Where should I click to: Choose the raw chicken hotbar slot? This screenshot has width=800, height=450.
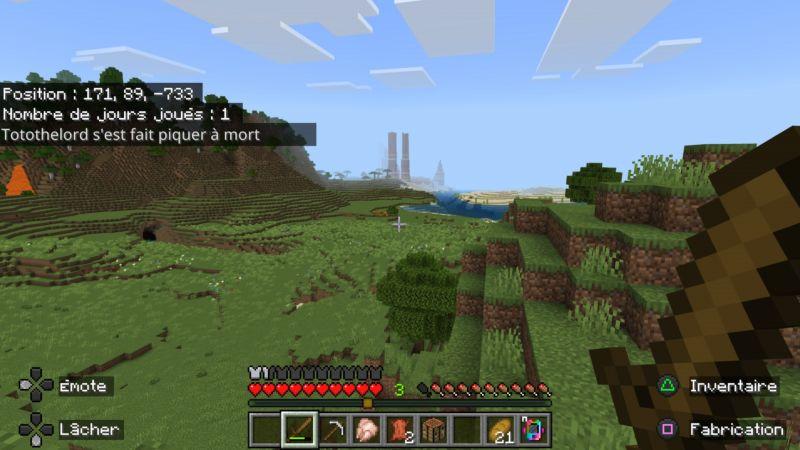click(366, 430)
